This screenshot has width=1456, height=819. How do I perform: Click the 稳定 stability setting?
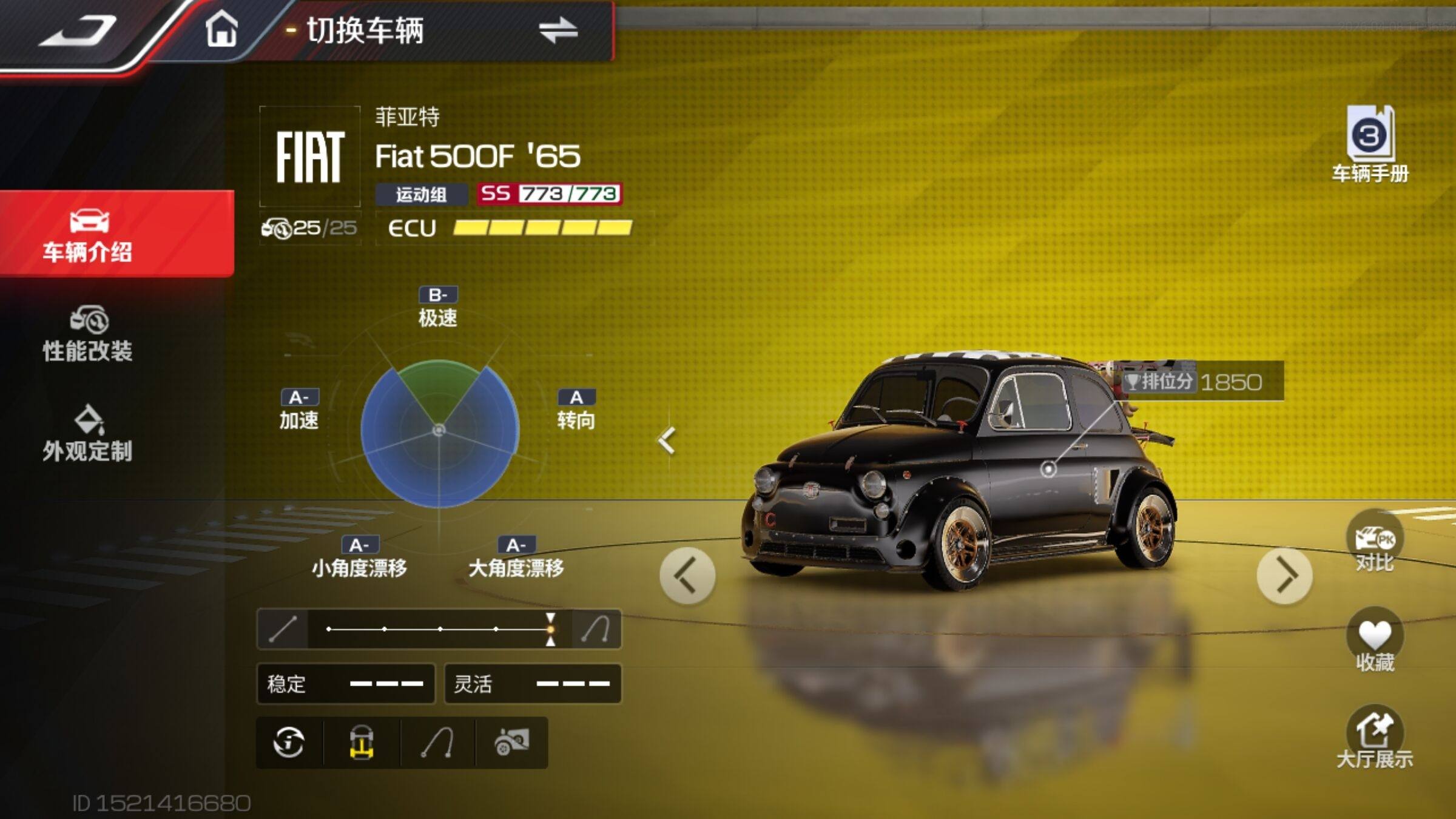[346, 684]
